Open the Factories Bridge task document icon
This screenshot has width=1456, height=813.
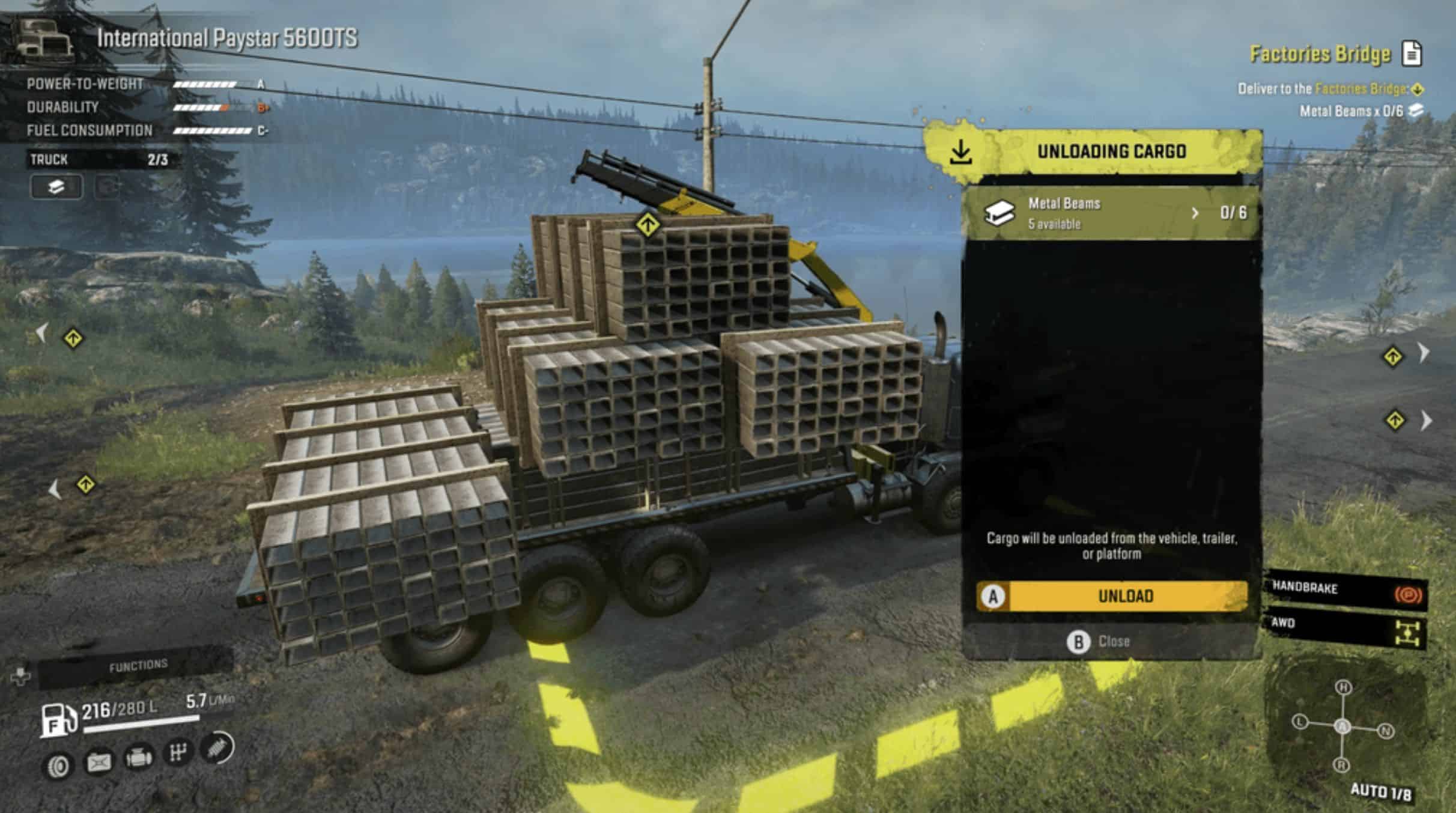[x=1412, y=54]
